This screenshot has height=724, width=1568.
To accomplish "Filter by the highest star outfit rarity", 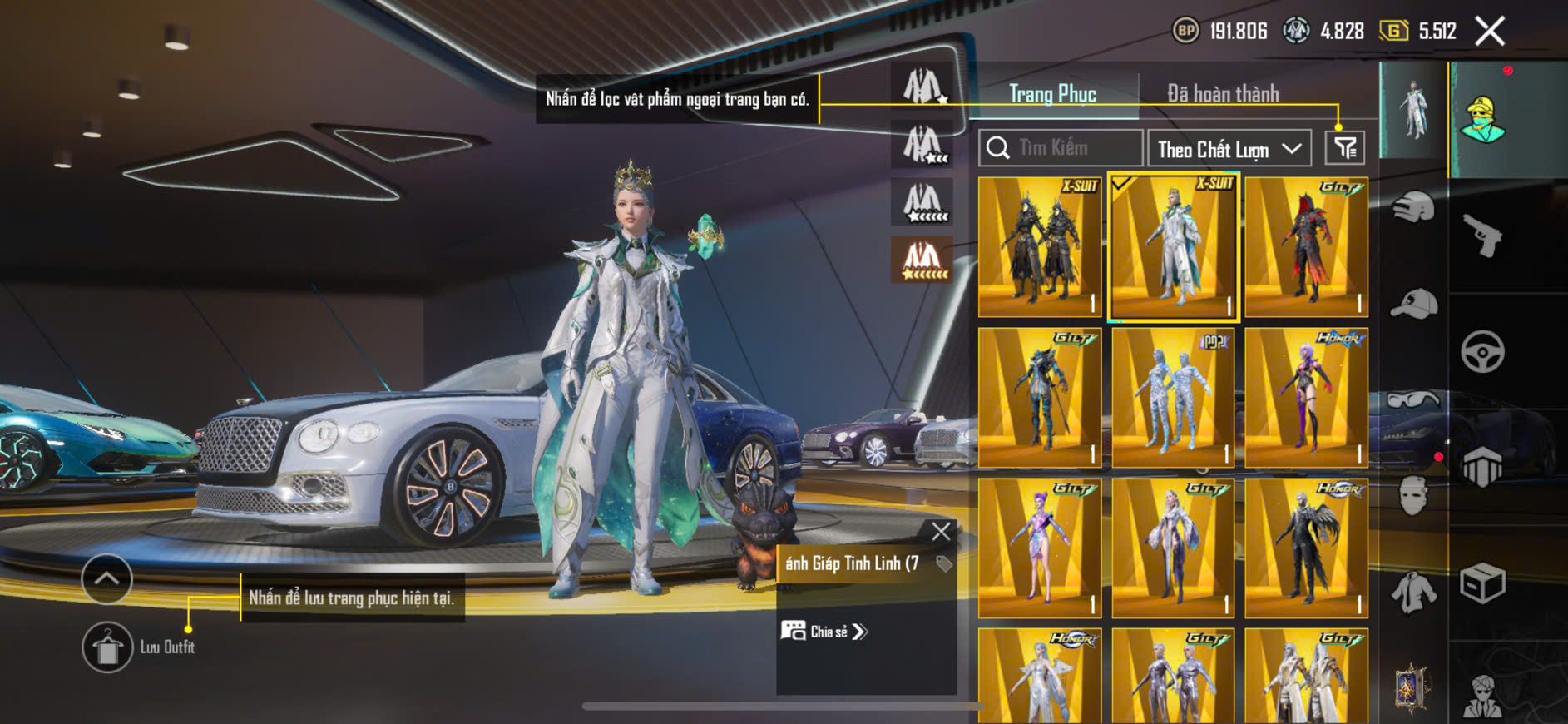I will (922, 260).
